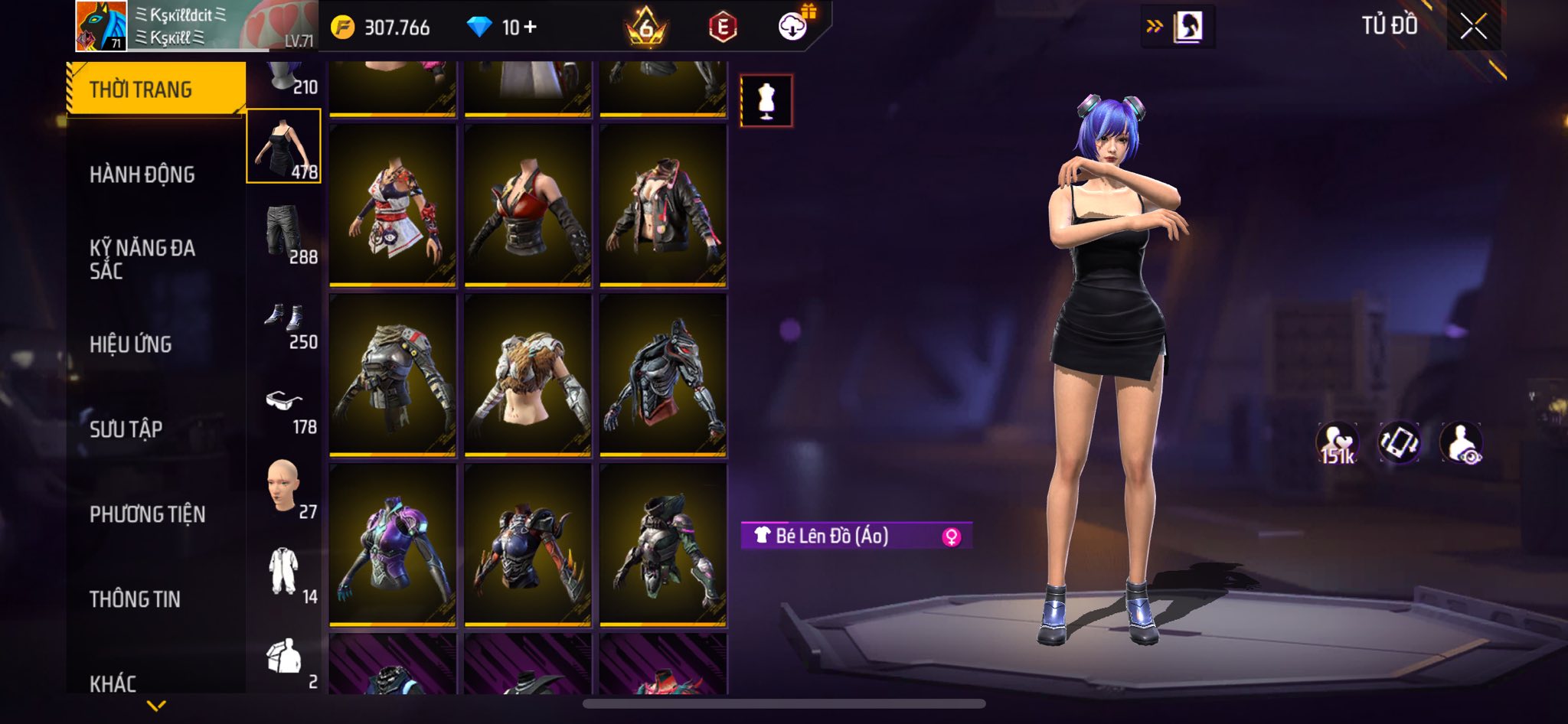Select the brown fur-collar armor top
The height and width of the screenshot is (724, 1568).
[x=528, y=375]
